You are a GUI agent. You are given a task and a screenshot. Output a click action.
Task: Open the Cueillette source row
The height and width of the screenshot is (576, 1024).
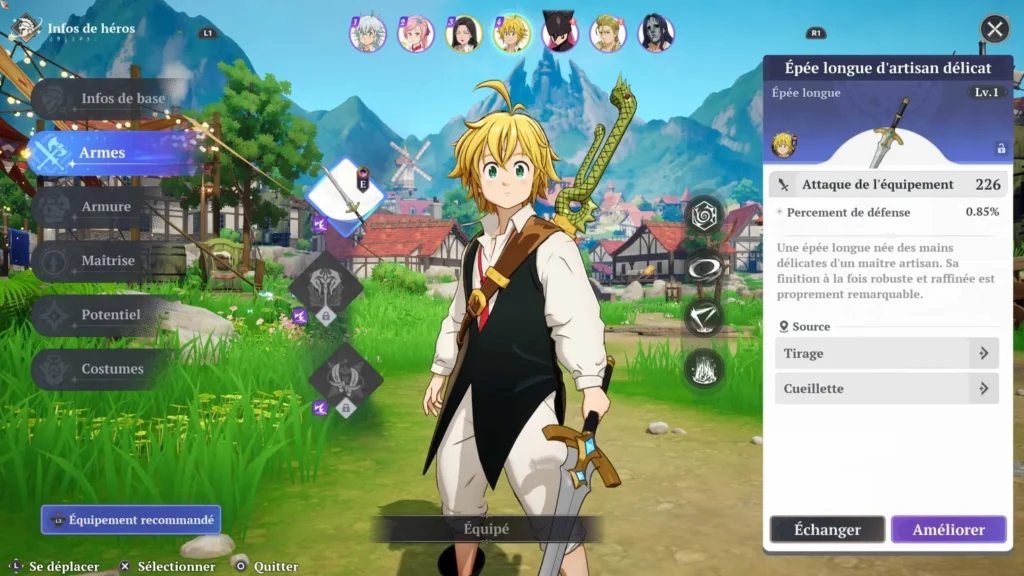pyautogui.click(x=886, y=388)
